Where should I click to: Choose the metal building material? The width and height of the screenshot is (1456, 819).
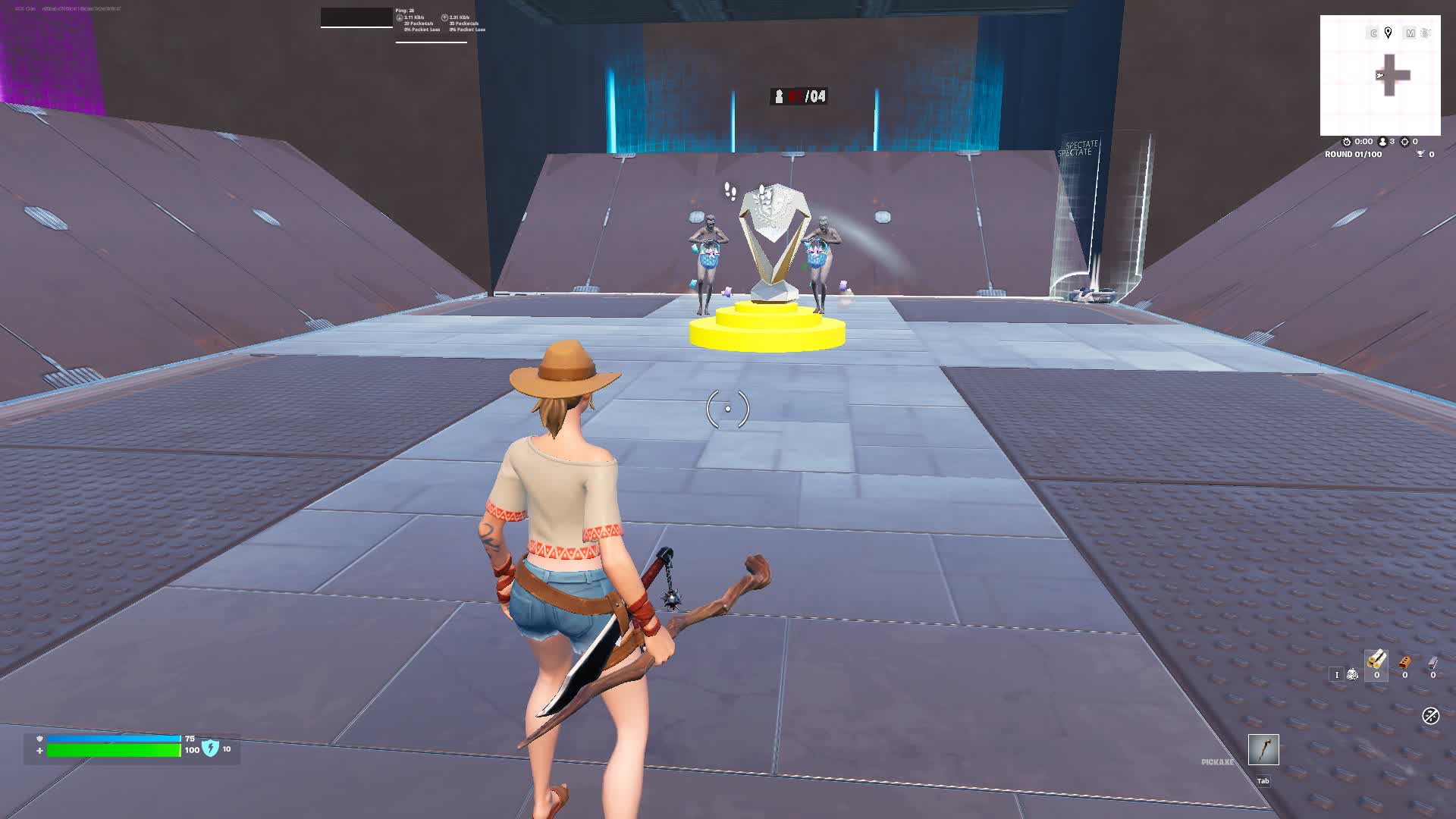tap(1432, 663)
